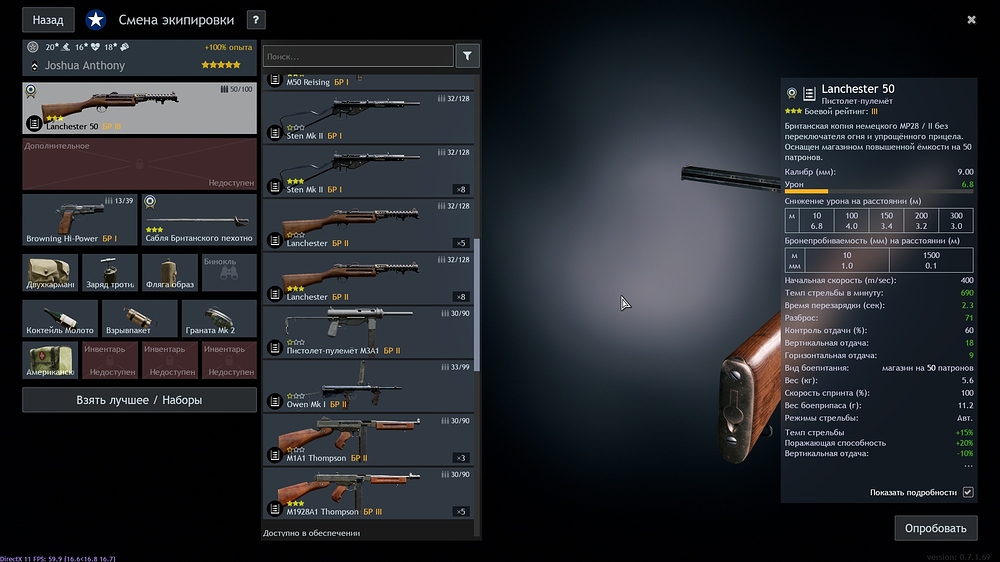This screenshot has width=1000, height=562.
Task: Click the weapon search field
Action: pyautogui.click(x=358, y=57)
